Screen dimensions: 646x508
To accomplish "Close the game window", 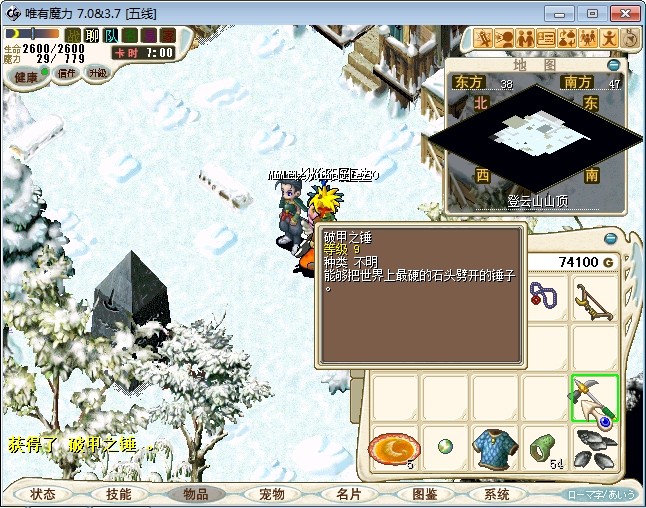I will click(622, 13).
